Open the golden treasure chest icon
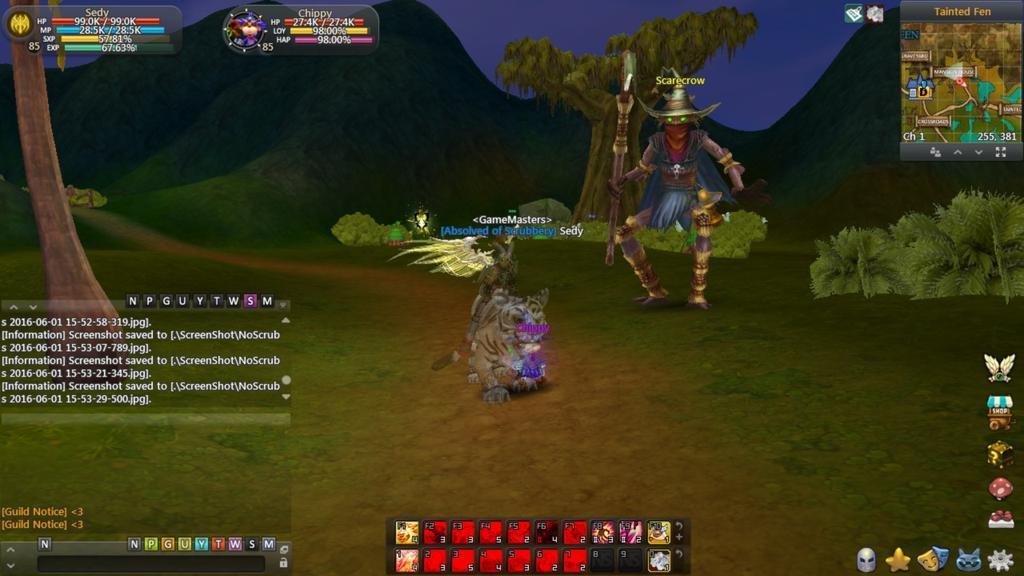This screenshot has height=576, width=1024. coord(999,453)
